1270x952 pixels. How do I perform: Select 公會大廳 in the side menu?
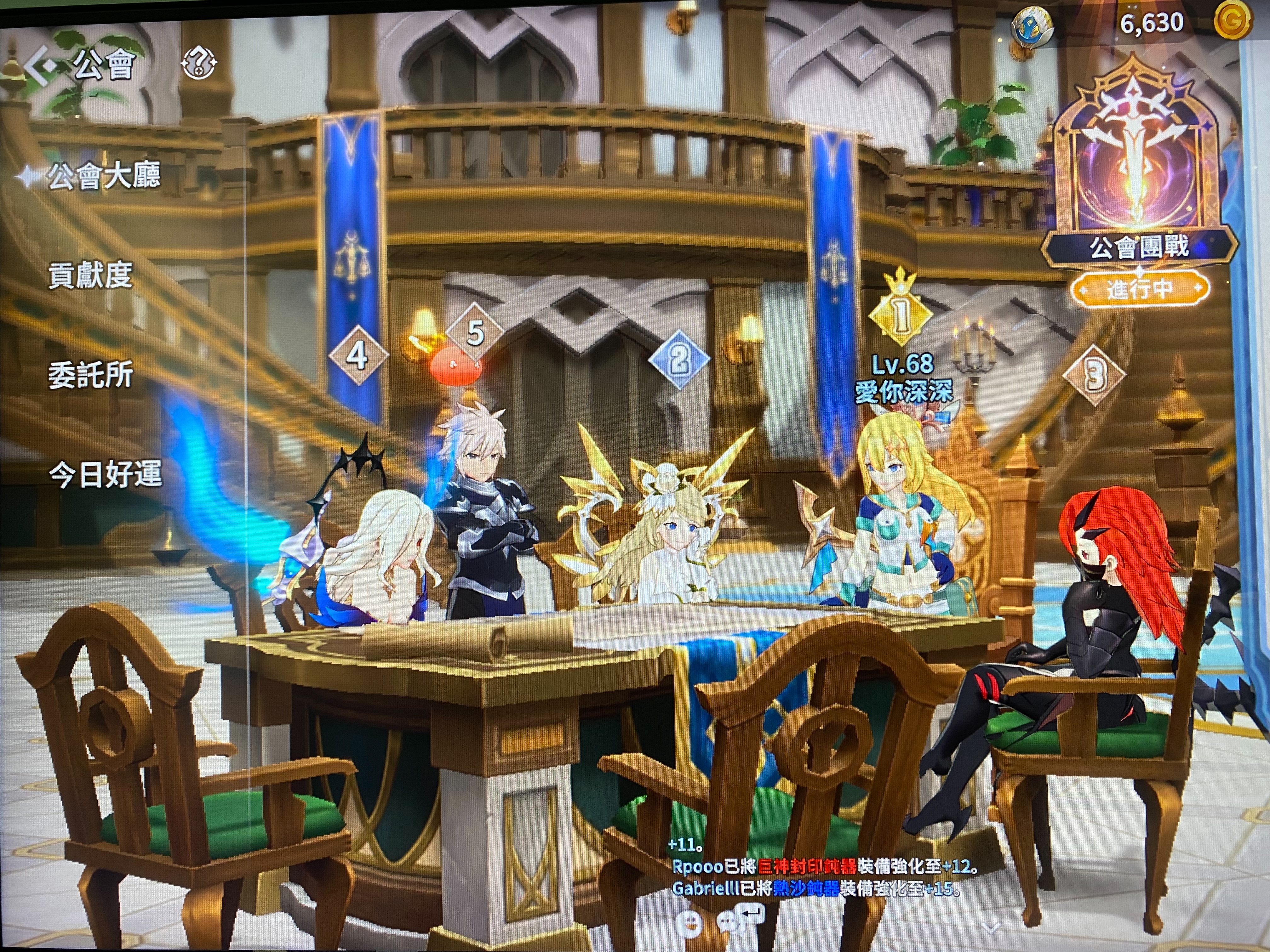[103, 176]
